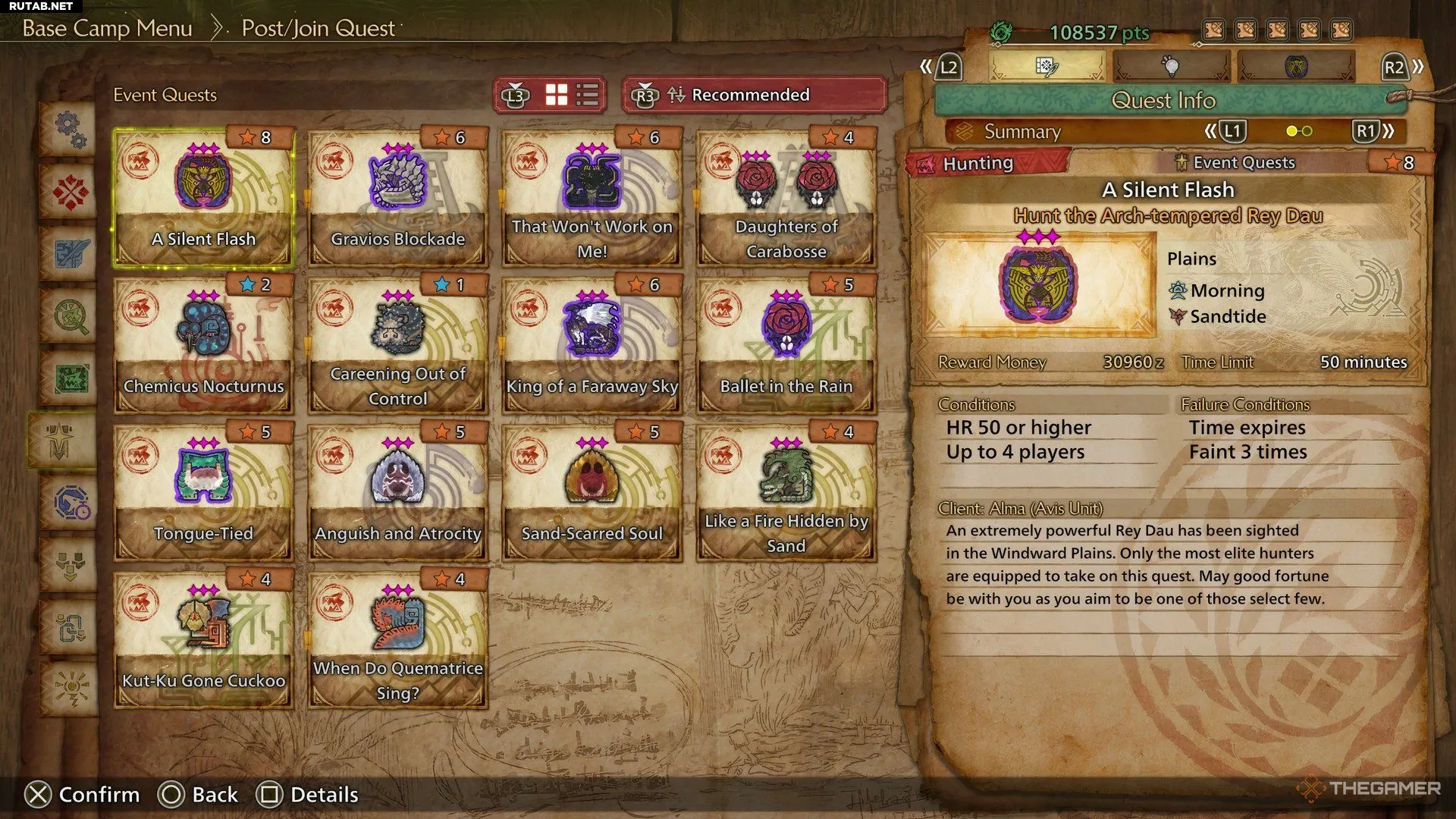Choose the Careening Out of Control quest

coord(397,346)
